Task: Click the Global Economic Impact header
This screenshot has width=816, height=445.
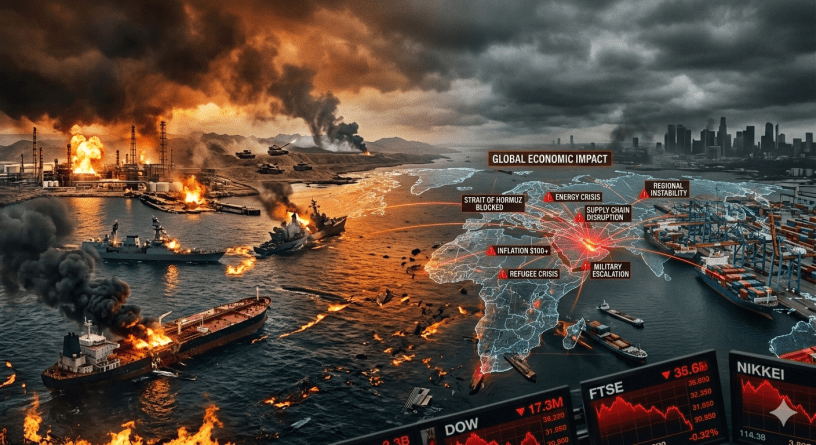Action: point(549,158)
